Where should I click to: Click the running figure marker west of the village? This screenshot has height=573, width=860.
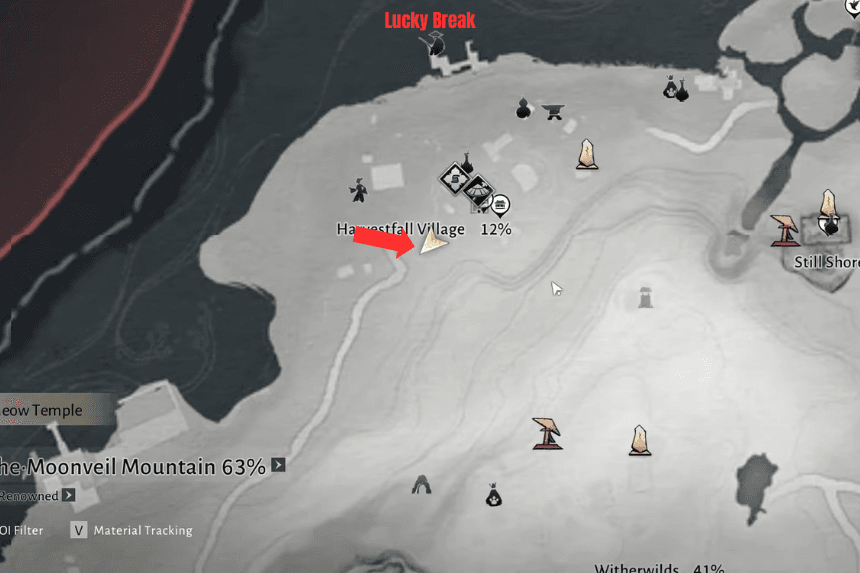358,189
